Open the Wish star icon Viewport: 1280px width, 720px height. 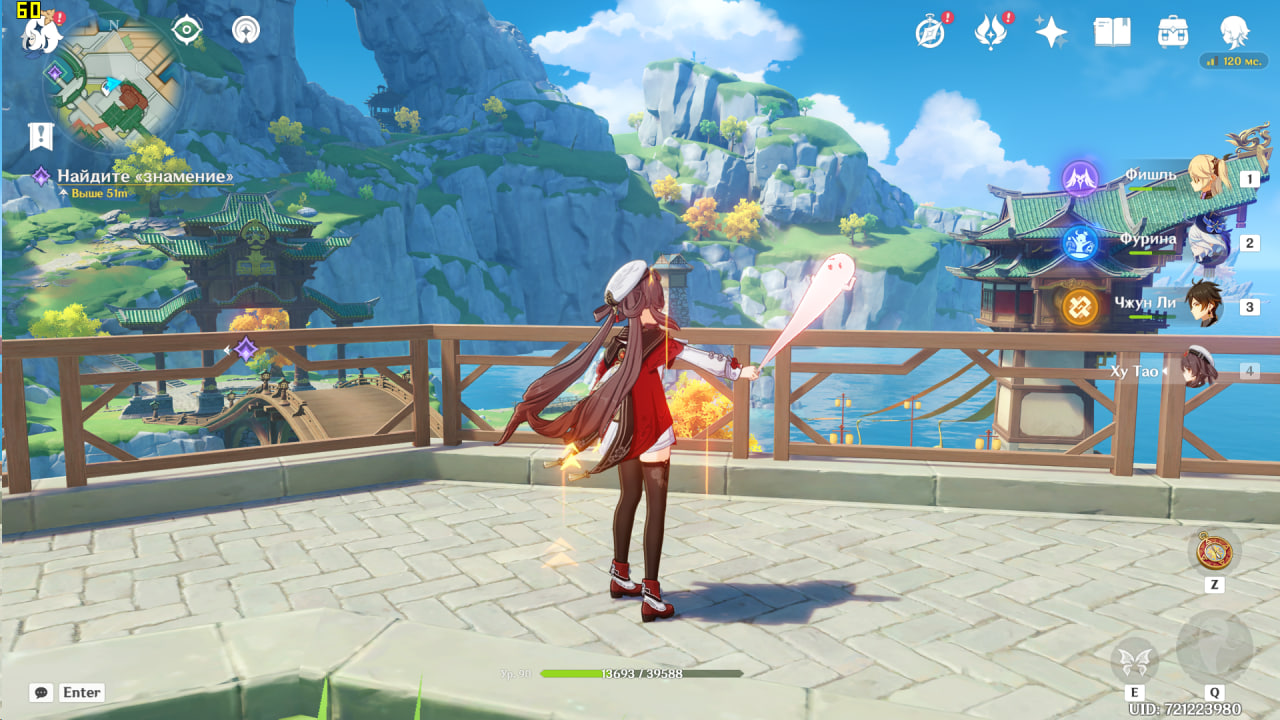tap(1051, 32)
